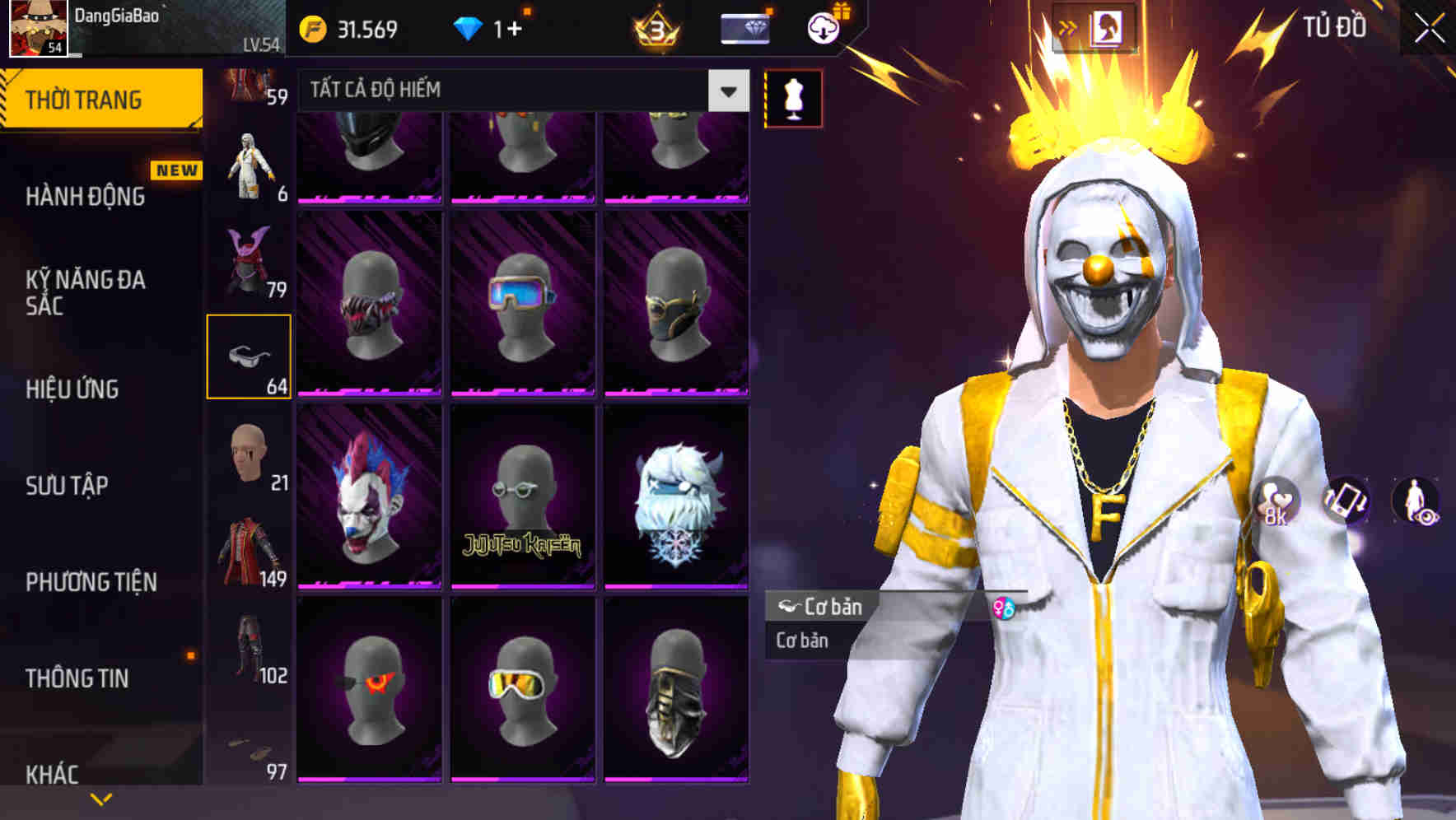
Task: Open the cloud download gift feature
Action: click(x=823, y=27)
